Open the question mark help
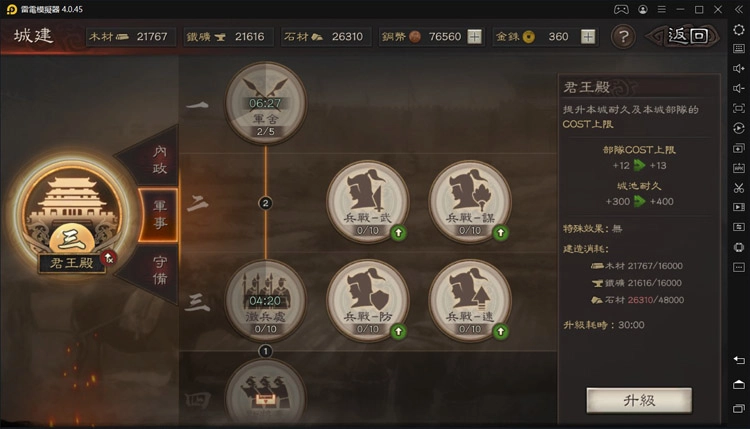750x429 pixels. tap(623, 37)
